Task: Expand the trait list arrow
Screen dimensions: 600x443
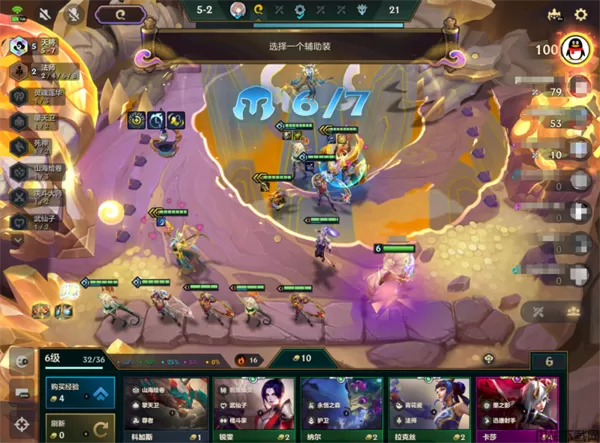Action: 17,240
